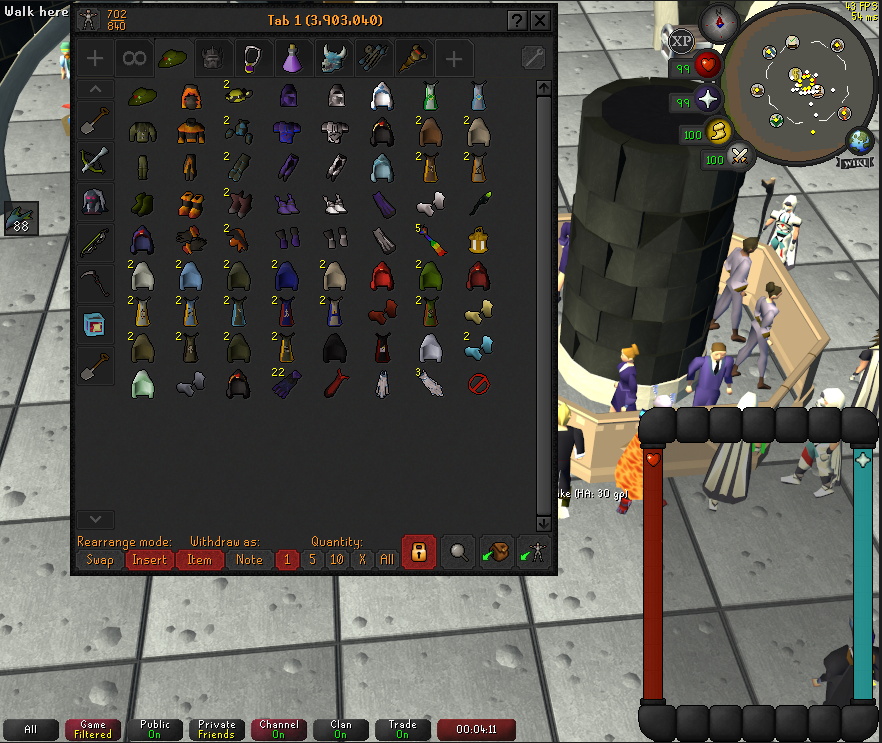Set withdraw quantity to 10
The image size is (882, 743).
point(337,560)
